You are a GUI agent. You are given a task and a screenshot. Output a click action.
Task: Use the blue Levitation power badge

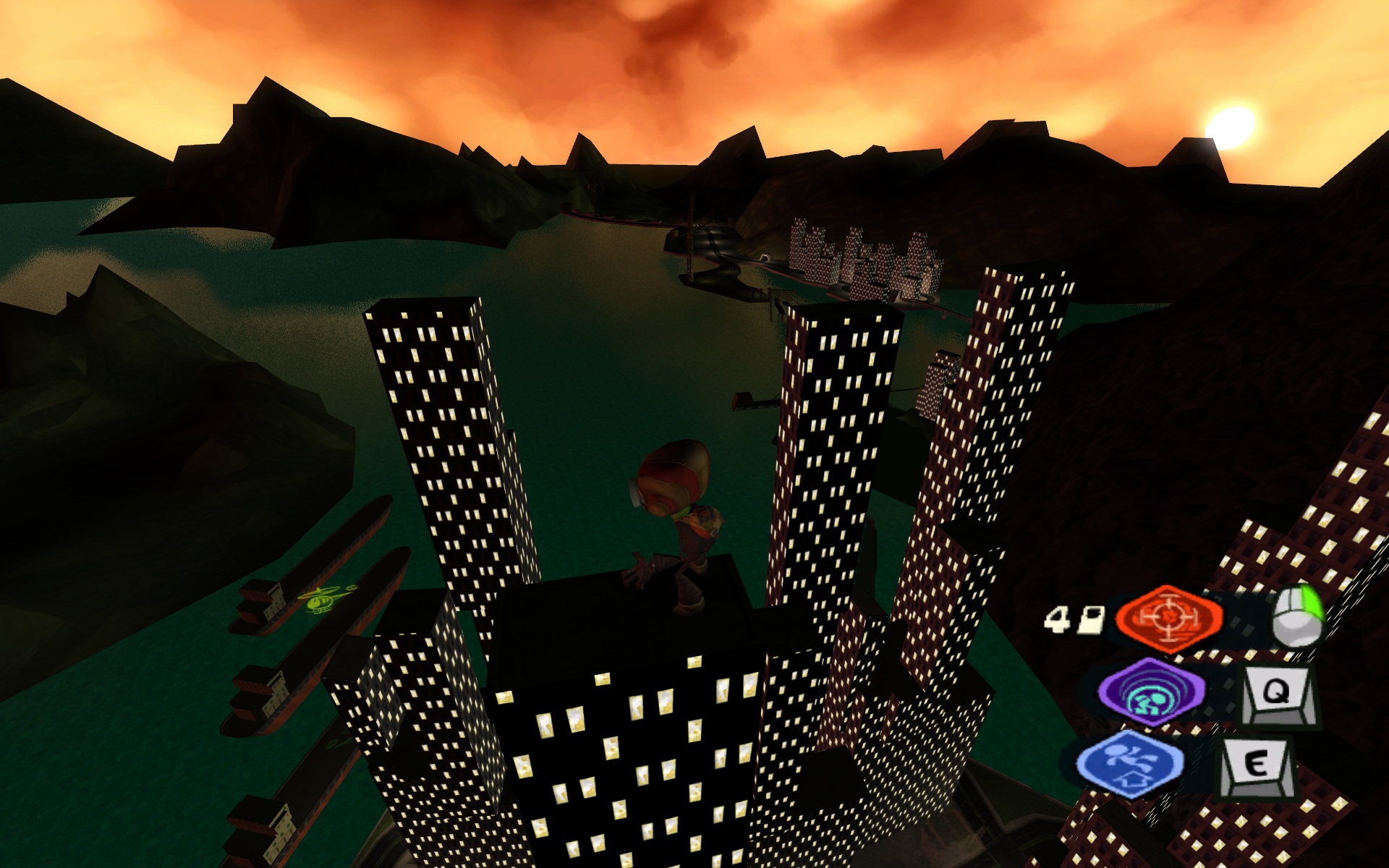click(x=1129, y=763)
